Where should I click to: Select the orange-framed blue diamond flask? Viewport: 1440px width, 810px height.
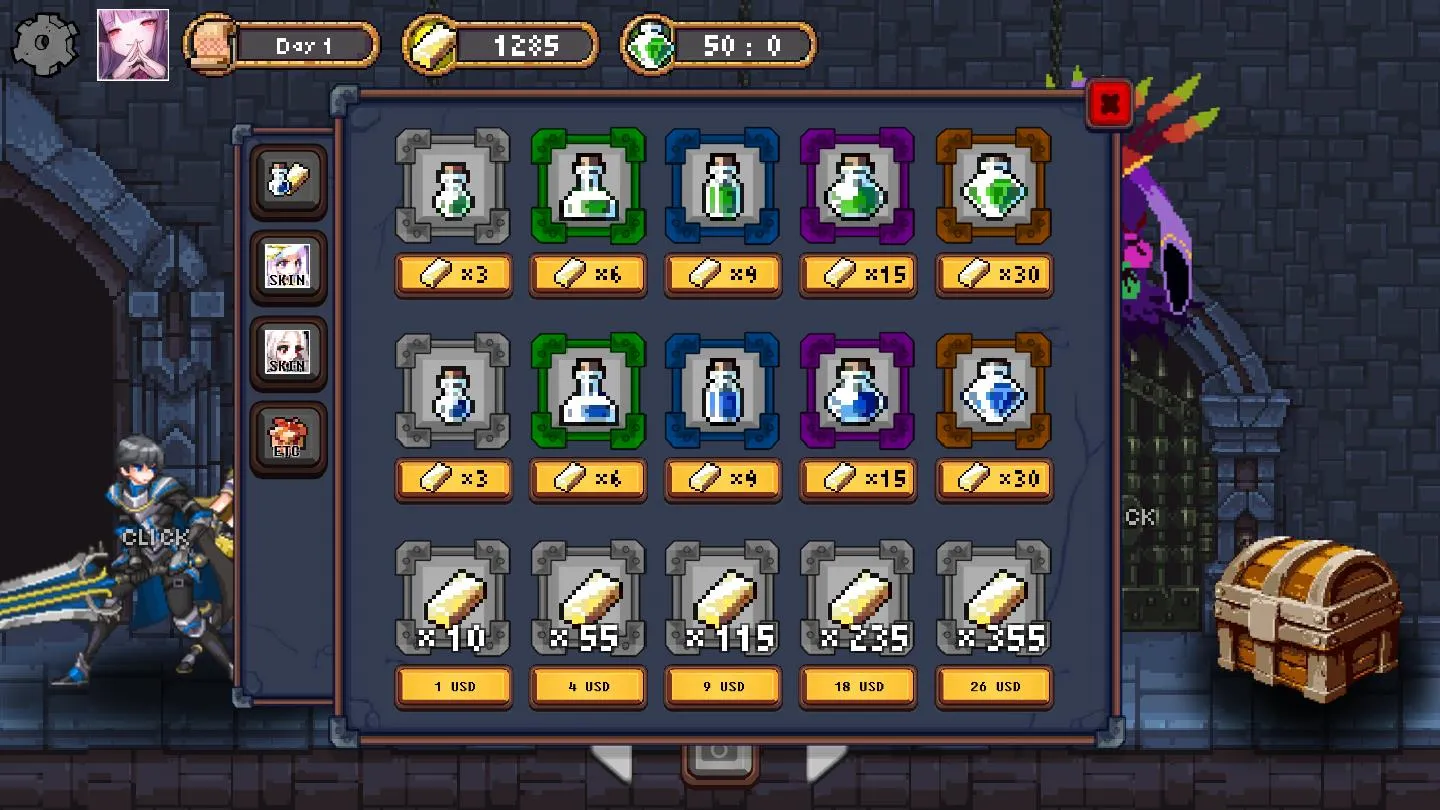tap(993, 392)
